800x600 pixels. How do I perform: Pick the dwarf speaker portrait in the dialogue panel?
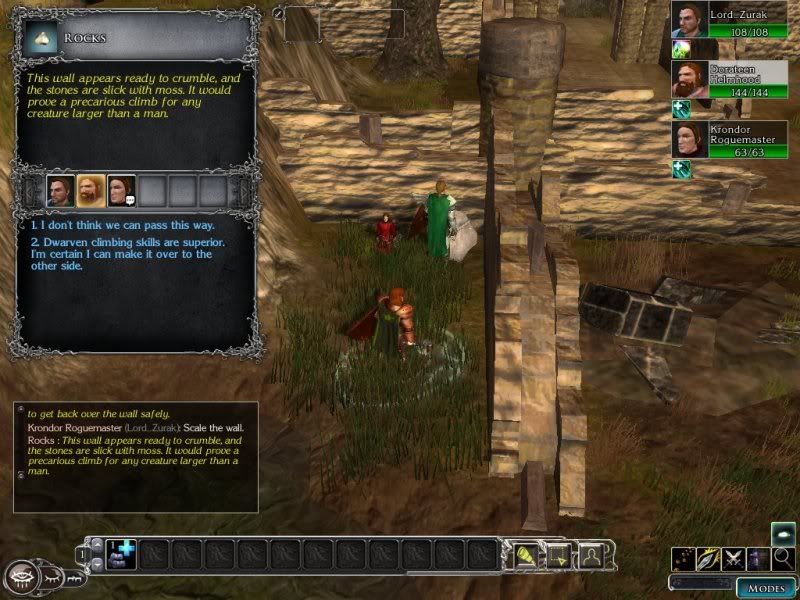[x=91, y=190]
